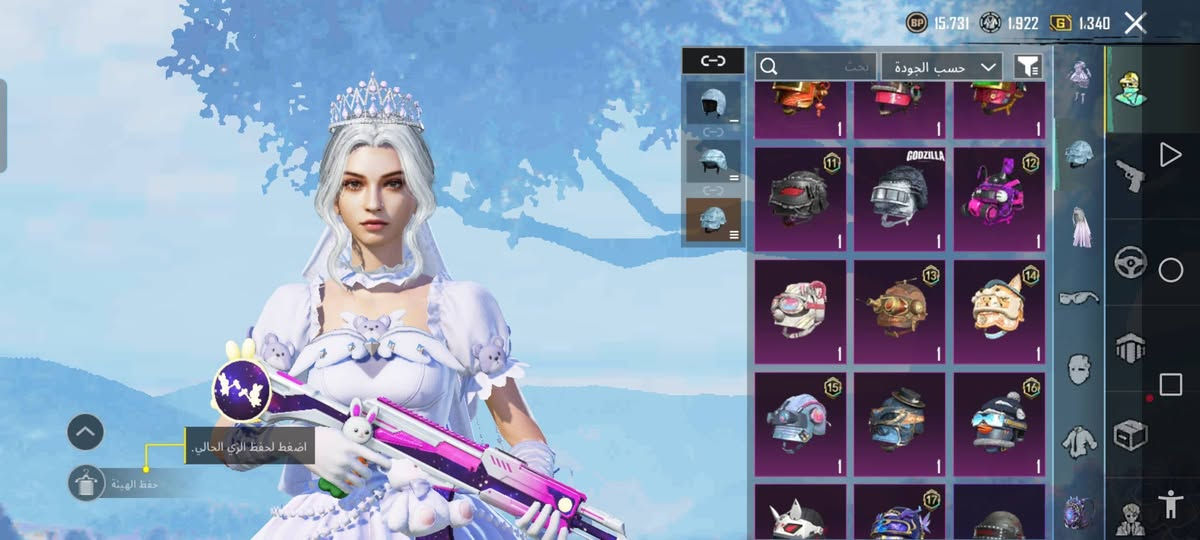Select the Godzilla helmet skin
The image size is (1200, 540).
(899, 199)
